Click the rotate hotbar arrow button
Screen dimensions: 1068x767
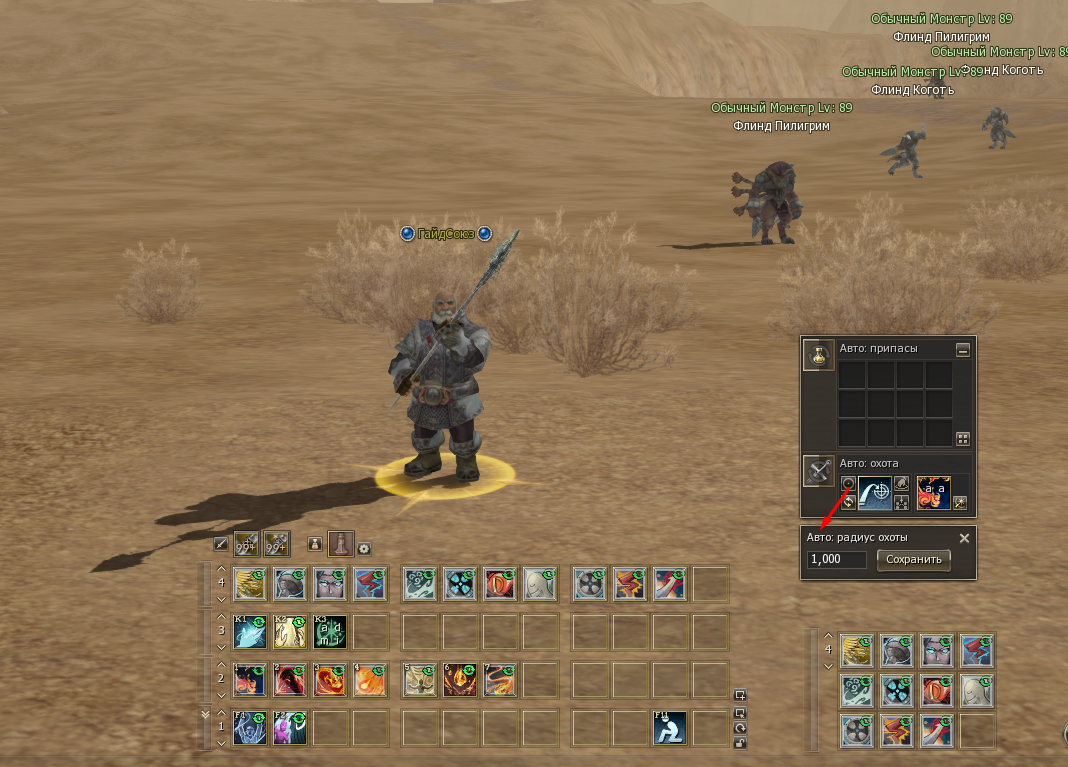point(740,728)
